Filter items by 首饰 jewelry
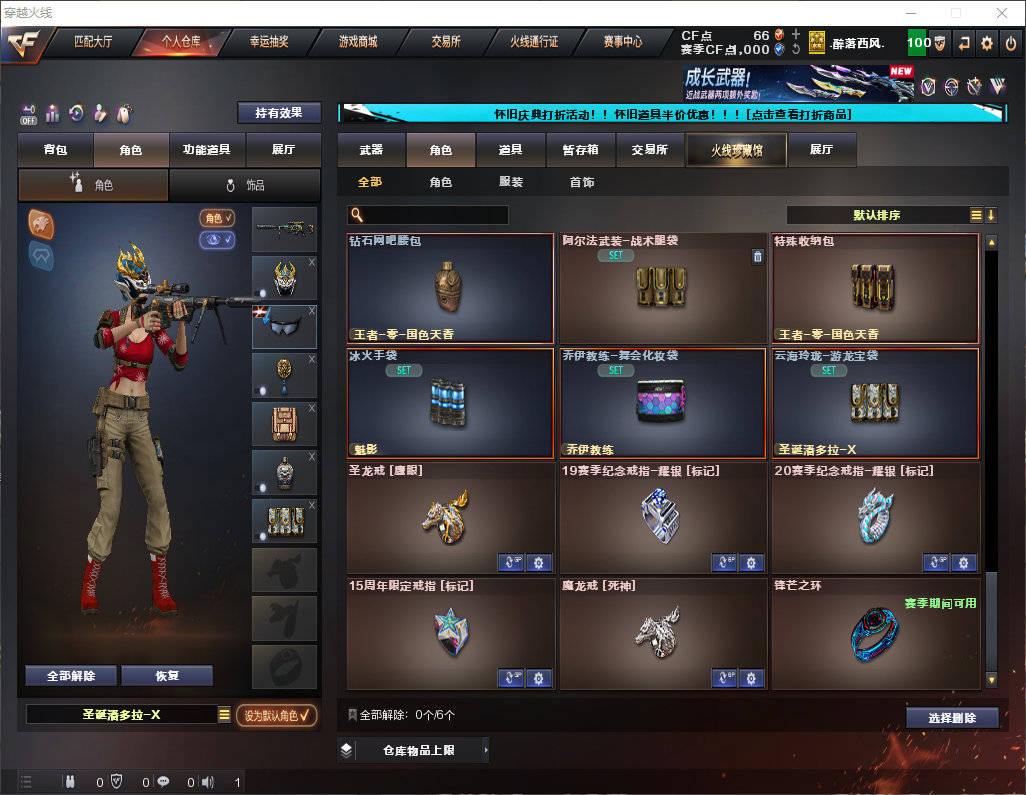 pos(582,183)
